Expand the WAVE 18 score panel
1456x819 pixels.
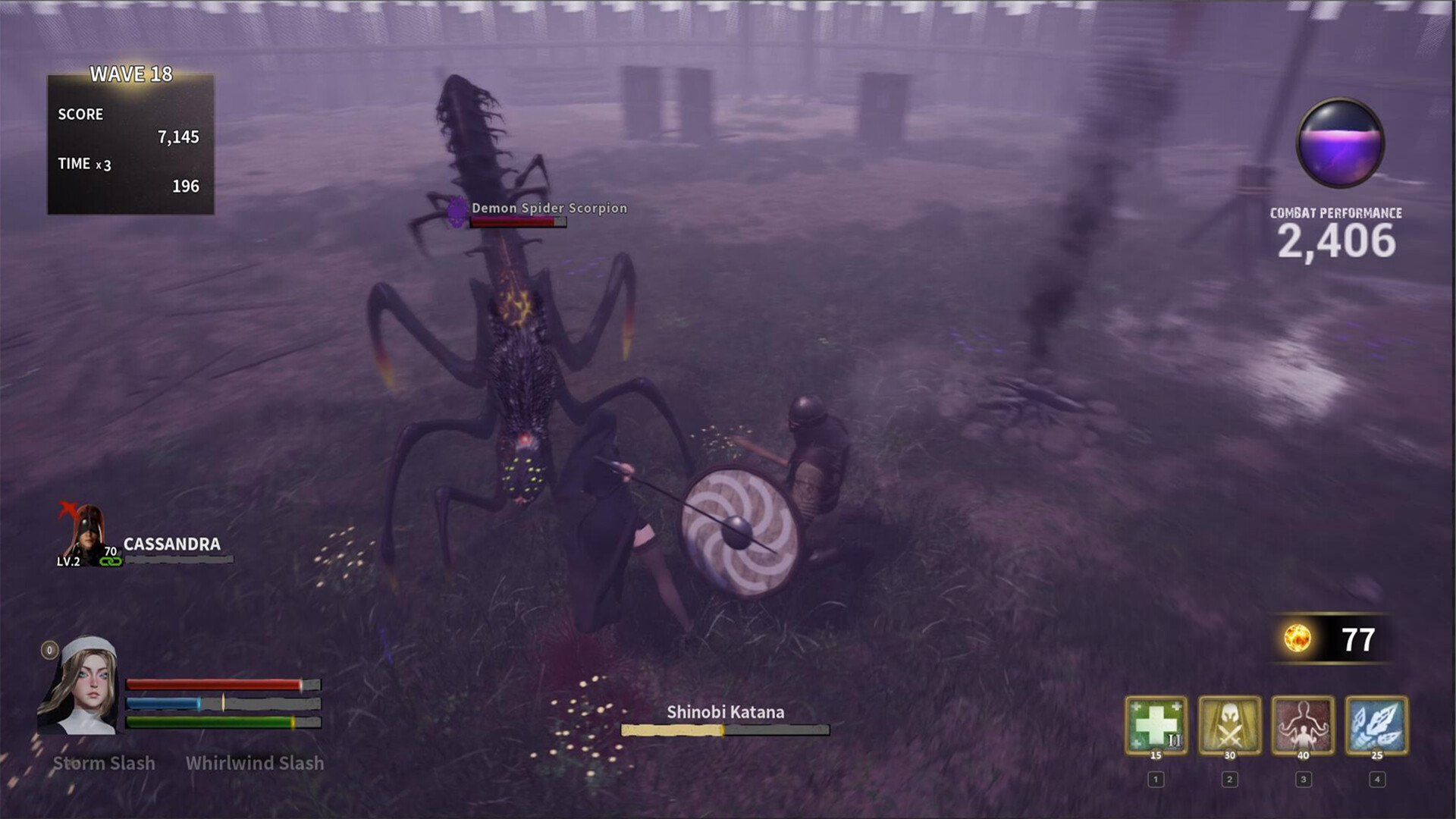pos(130,75)
